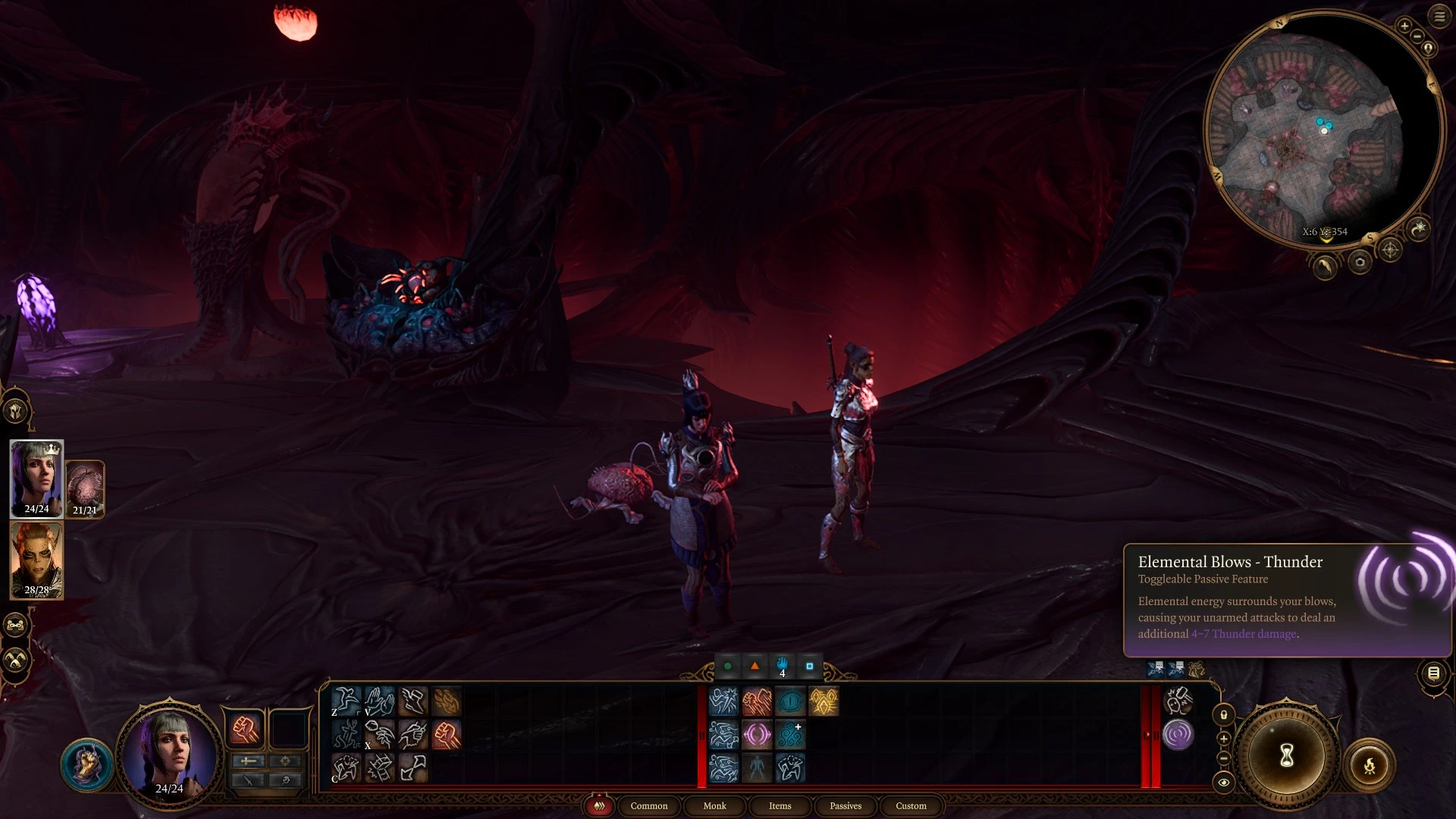
Task: Click the hotbar lock button
Action: [x=1223, y=715]
